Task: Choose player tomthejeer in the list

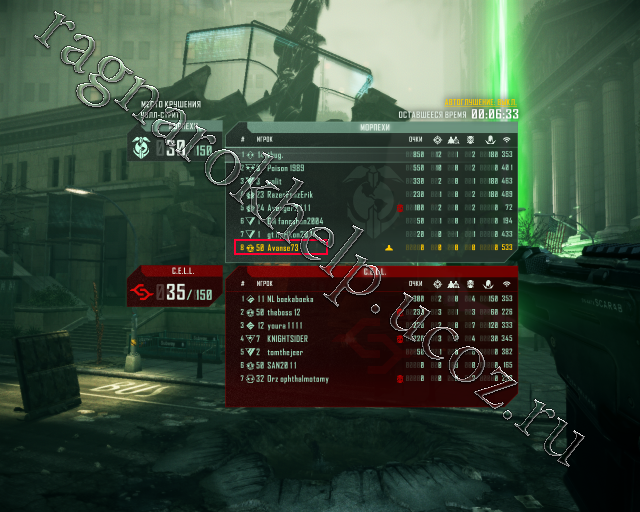Action: tap(289, 353)
